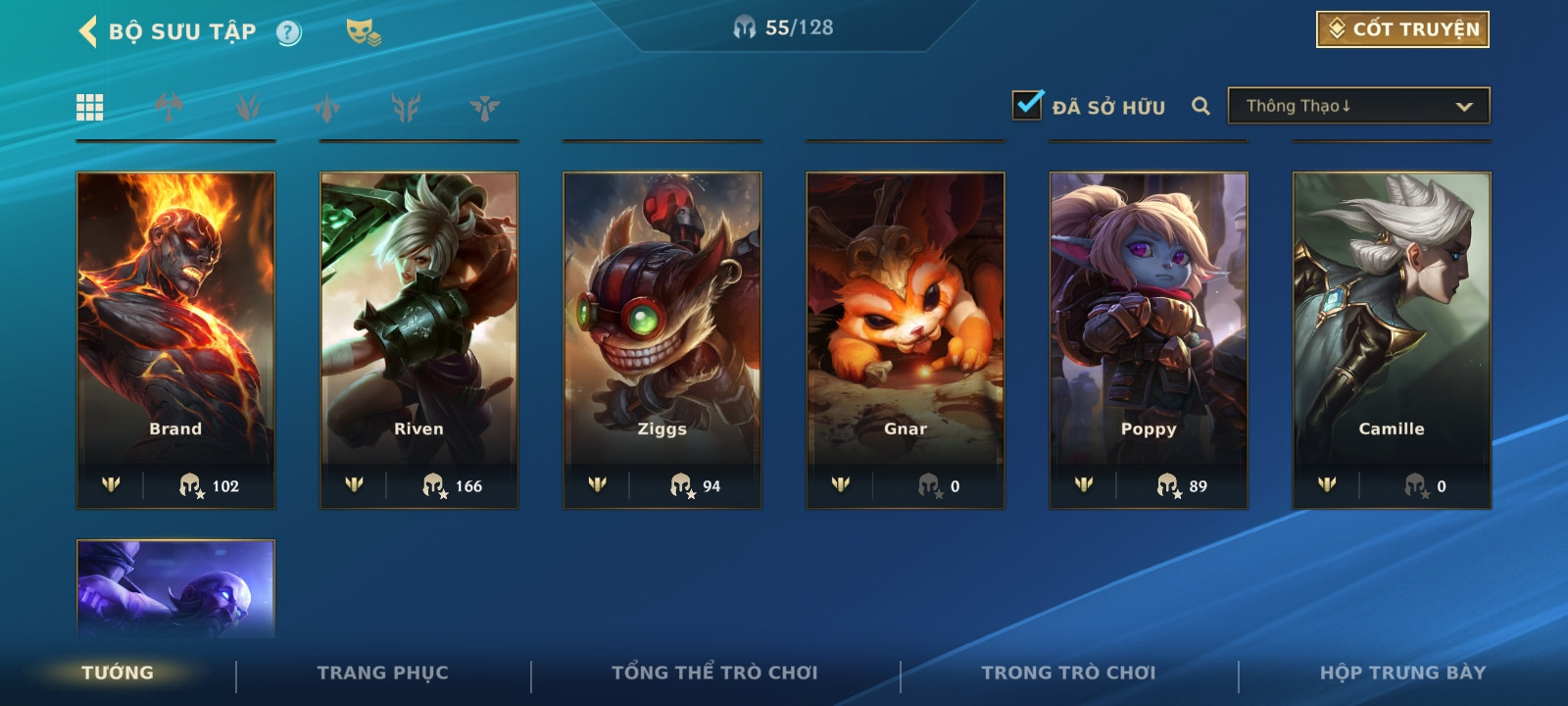Show all champions with the grid filter

(x=90, y=107)
